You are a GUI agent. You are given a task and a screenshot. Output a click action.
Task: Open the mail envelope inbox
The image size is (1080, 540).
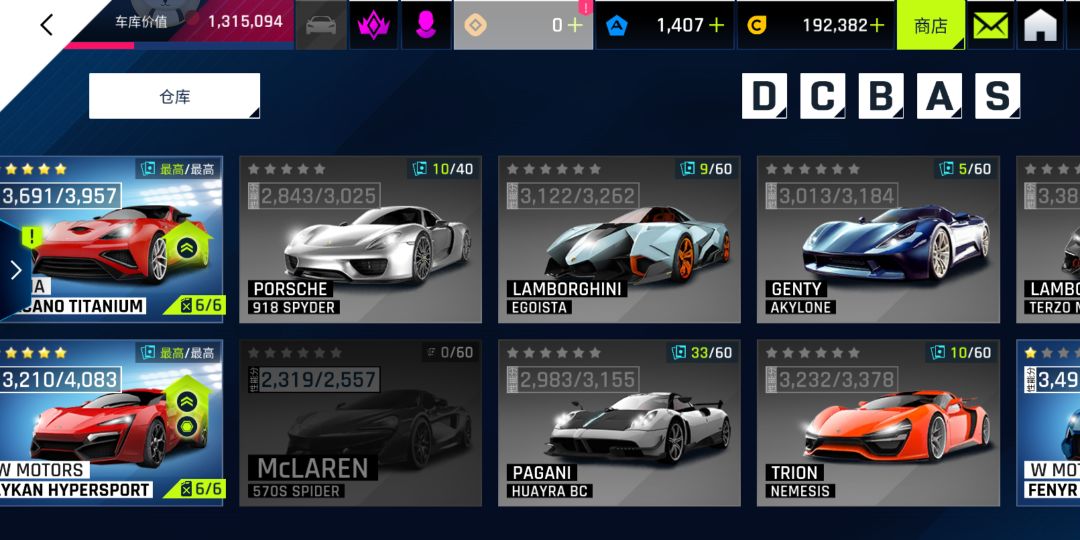[x=991, y=25]
